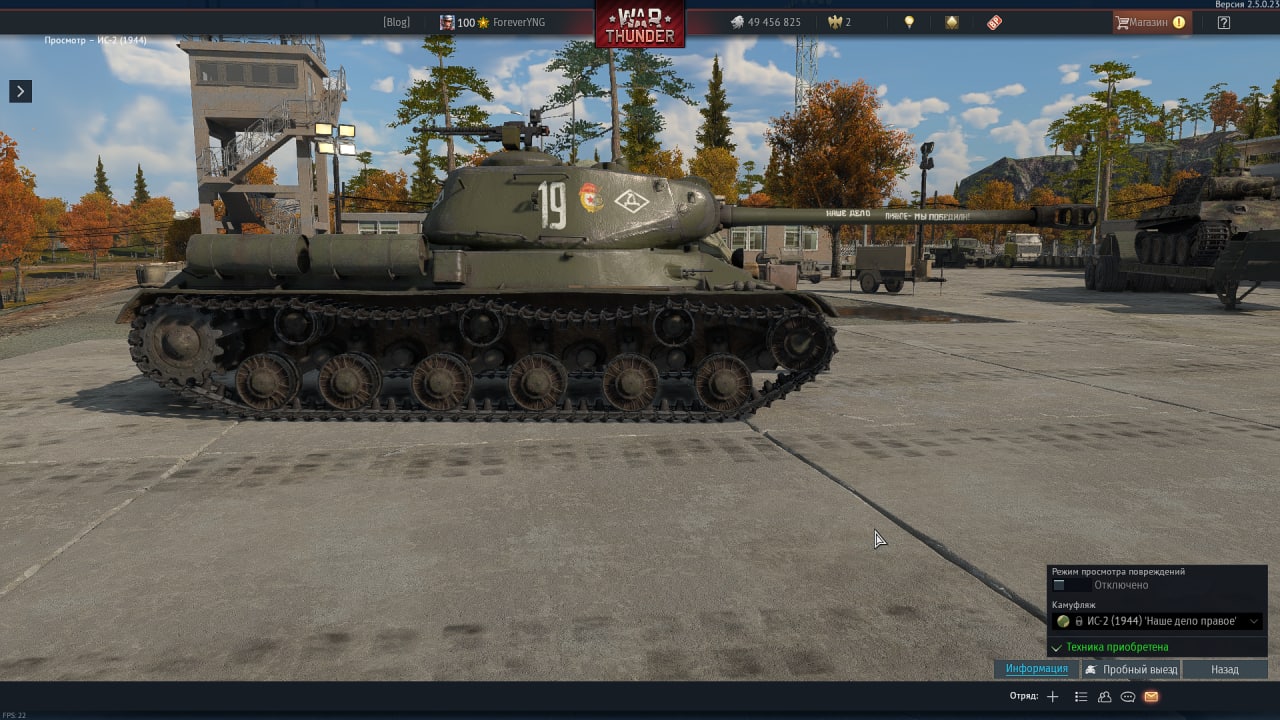This screenshot has width=1280, height=720.
Task: Start the Пробный выезд test drive
Action: click(x=1131, y=669)
